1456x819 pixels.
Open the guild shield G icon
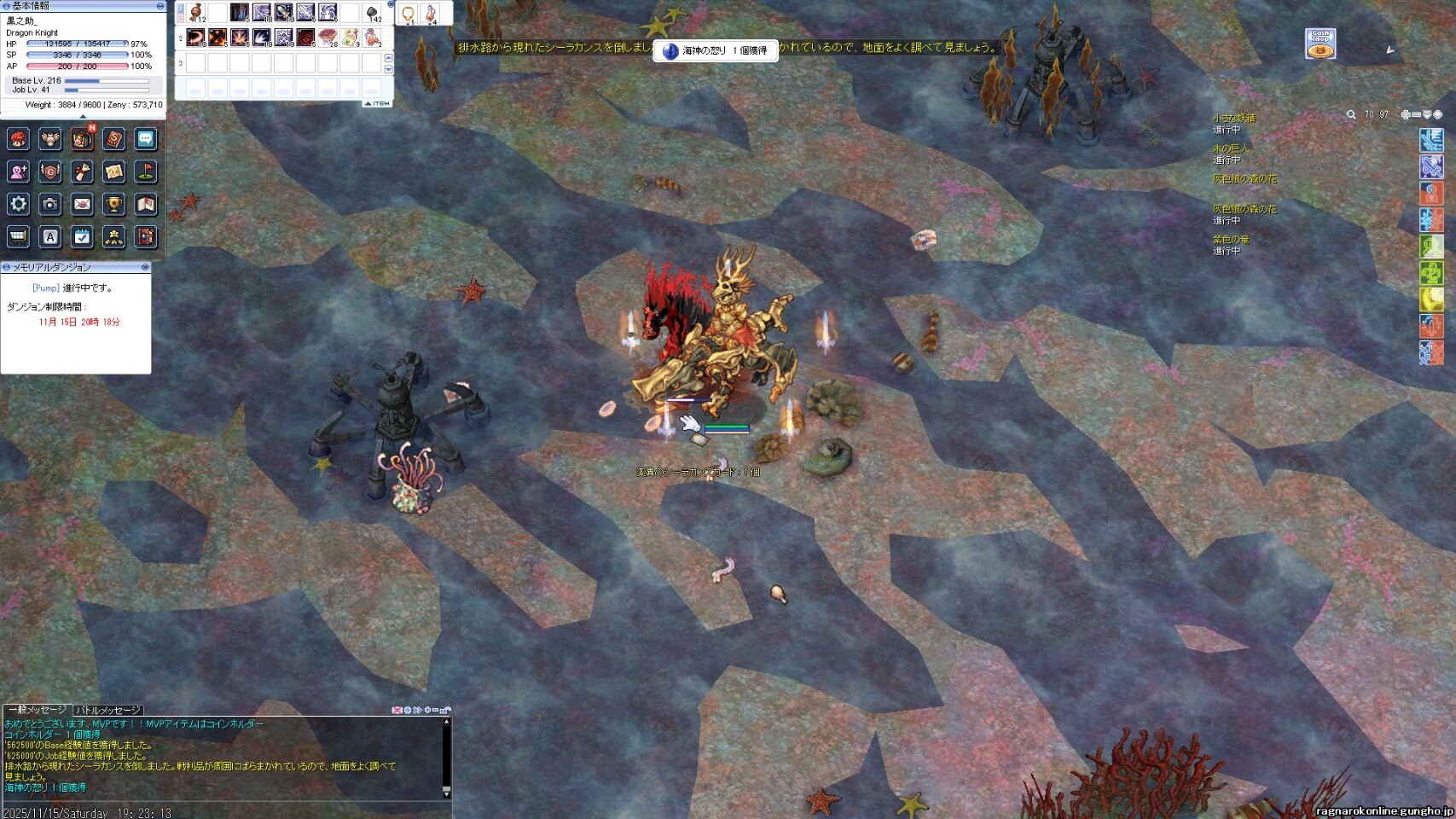click(50, 171)
